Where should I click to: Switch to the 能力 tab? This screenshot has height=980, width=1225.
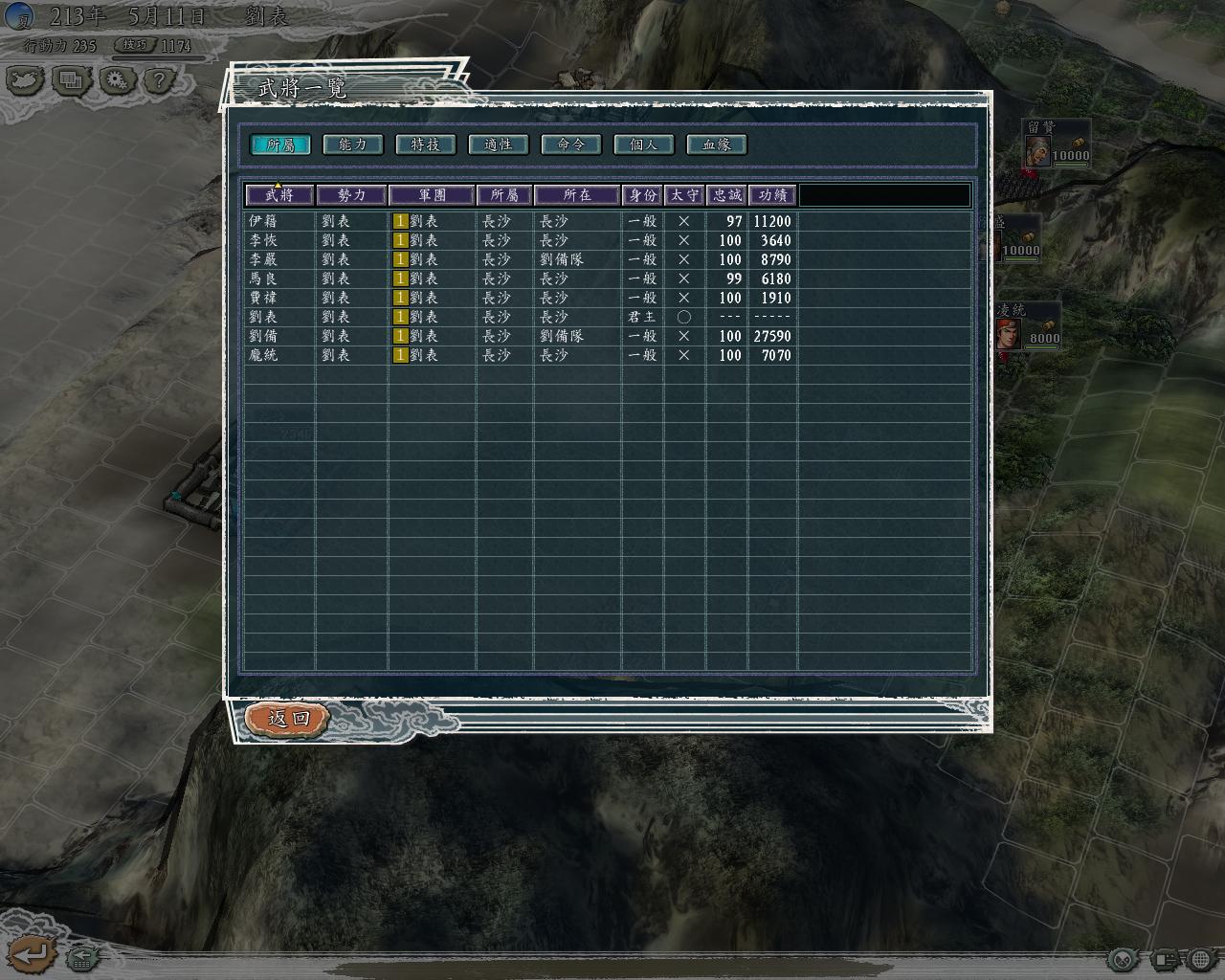click(352, 145)
